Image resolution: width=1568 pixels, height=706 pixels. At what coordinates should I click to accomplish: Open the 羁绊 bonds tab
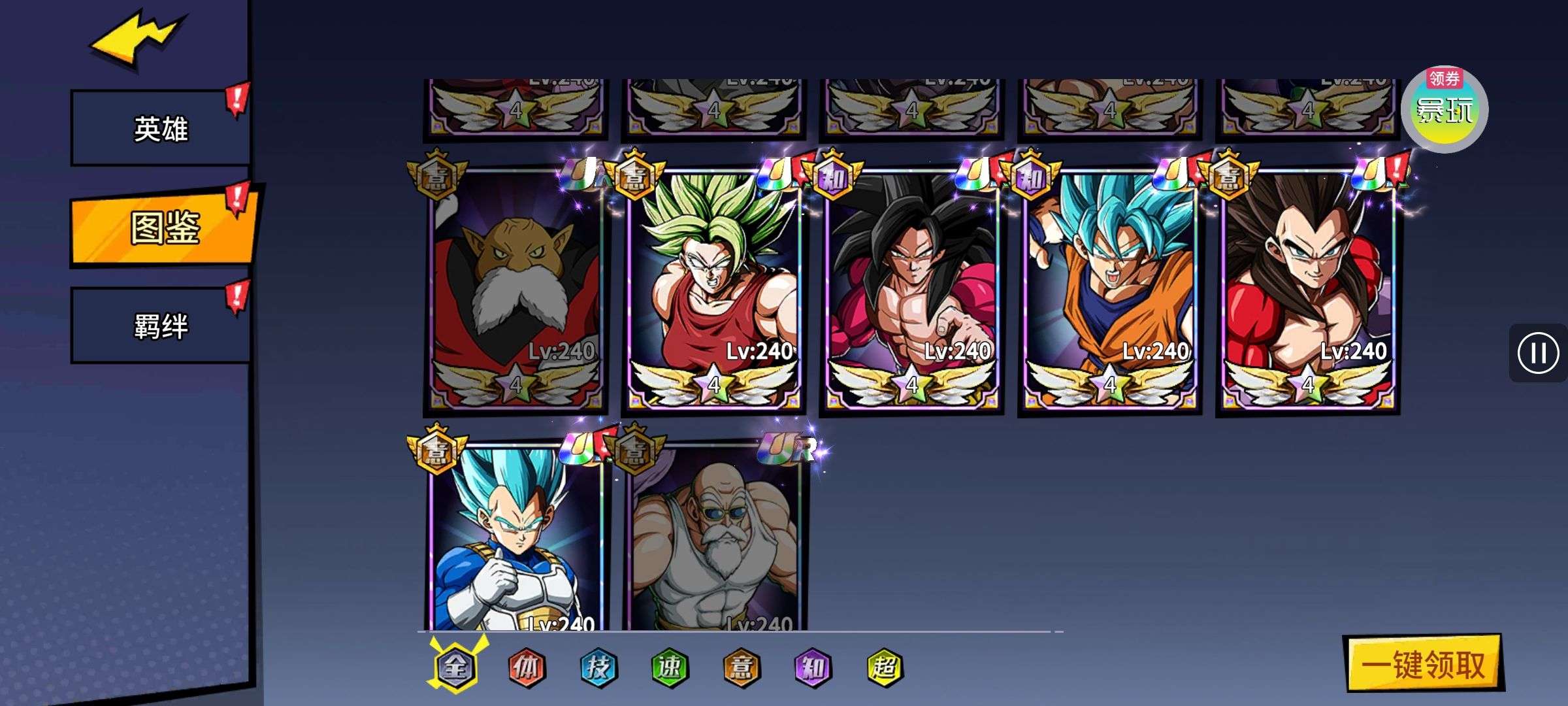coord(160,326)
